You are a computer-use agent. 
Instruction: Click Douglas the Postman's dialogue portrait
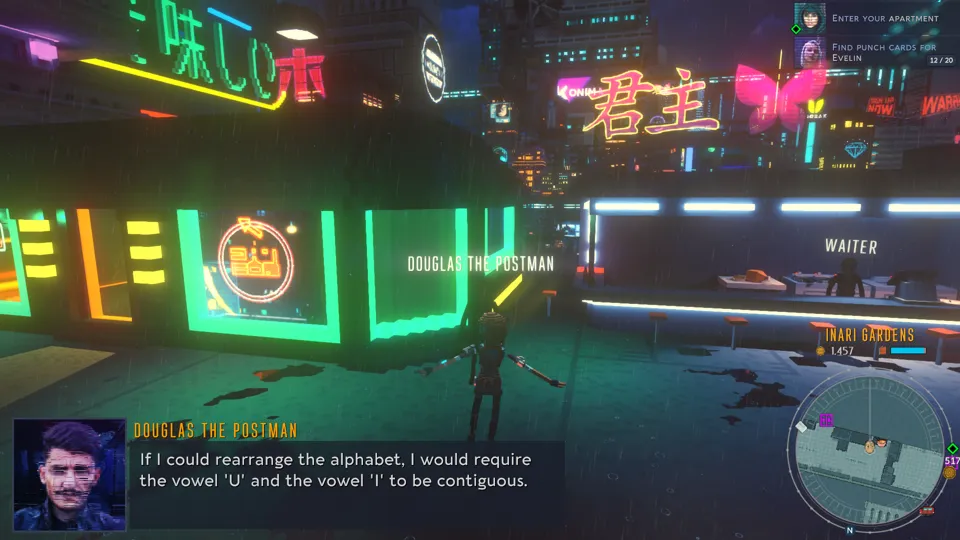tap(69, 474)
